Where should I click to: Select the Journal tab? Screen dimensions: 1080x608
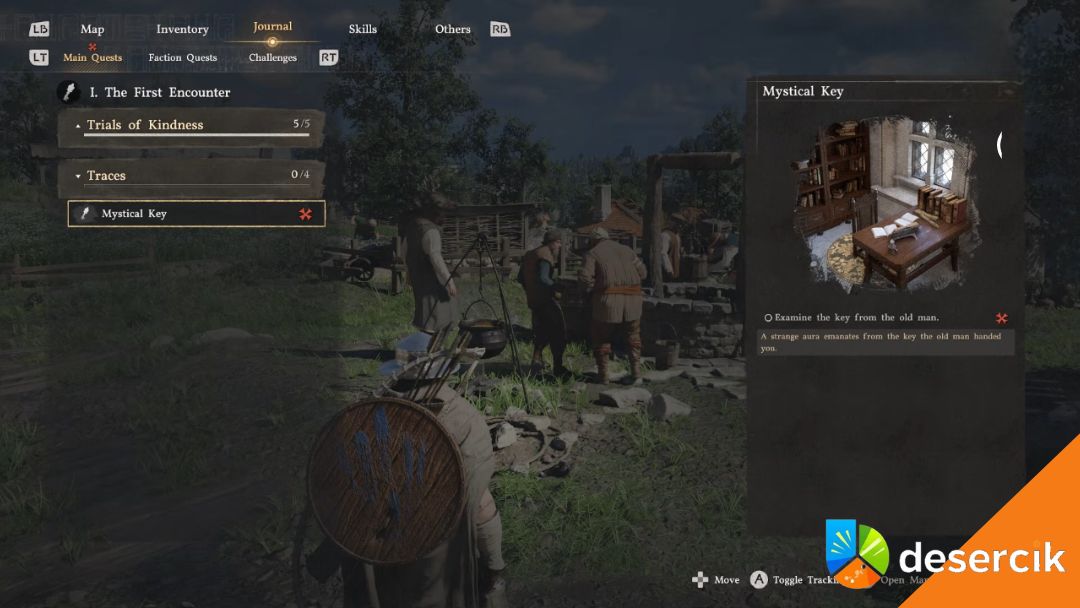coord(272,27)
